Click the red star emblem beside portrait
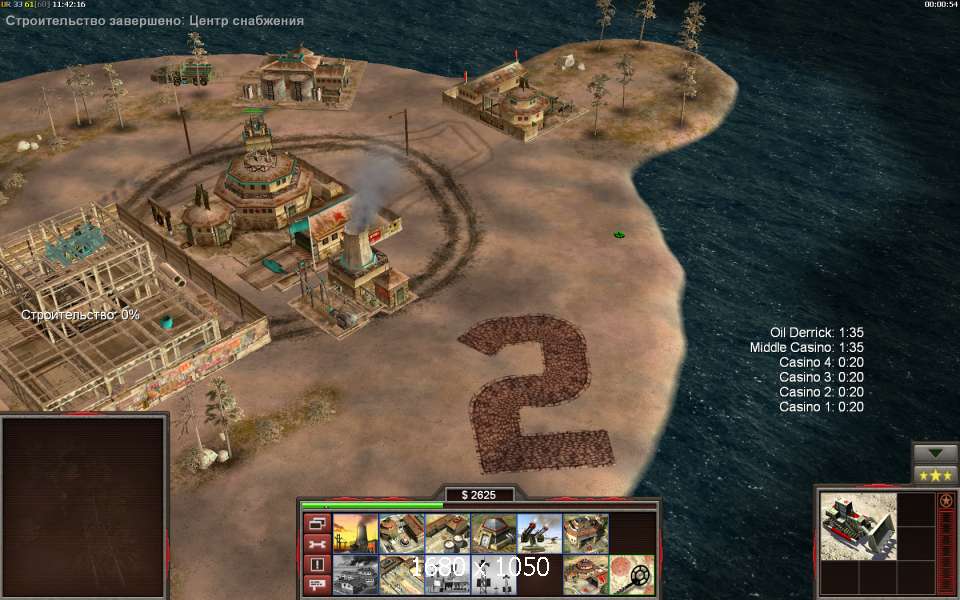Screen dimensions: 960x600 point(946,500)
